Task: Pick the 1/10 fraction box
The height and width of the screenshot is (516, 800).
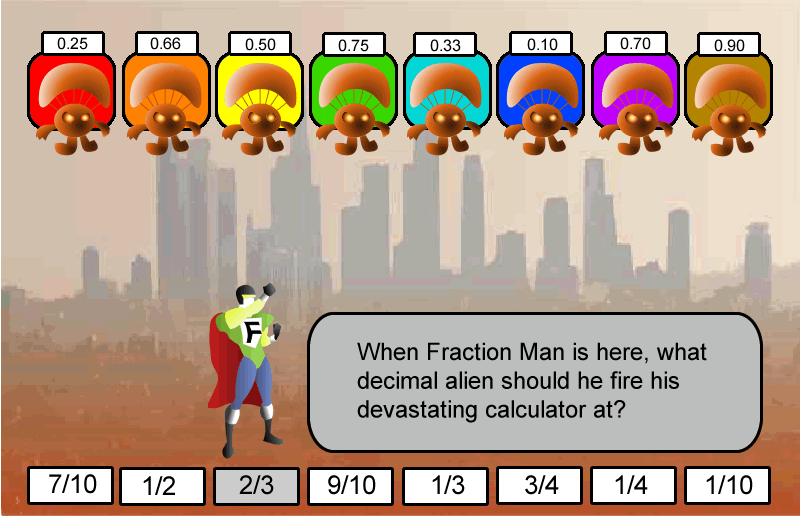Action: tap(727, 486)
